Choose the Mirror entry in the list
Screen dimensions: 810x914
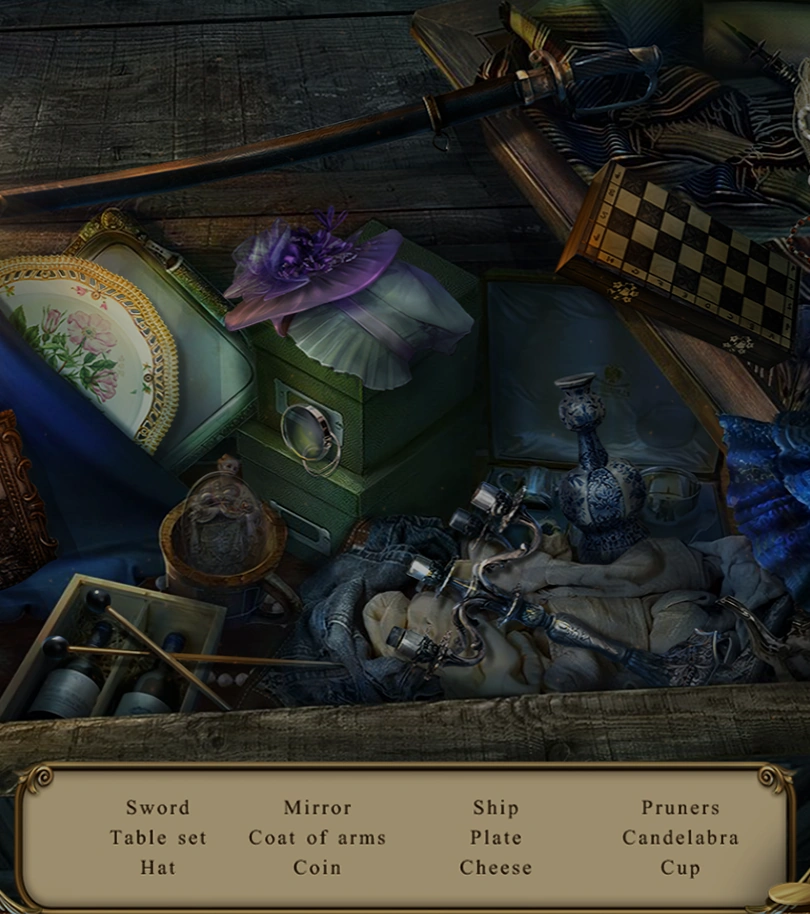coord(317,808)
